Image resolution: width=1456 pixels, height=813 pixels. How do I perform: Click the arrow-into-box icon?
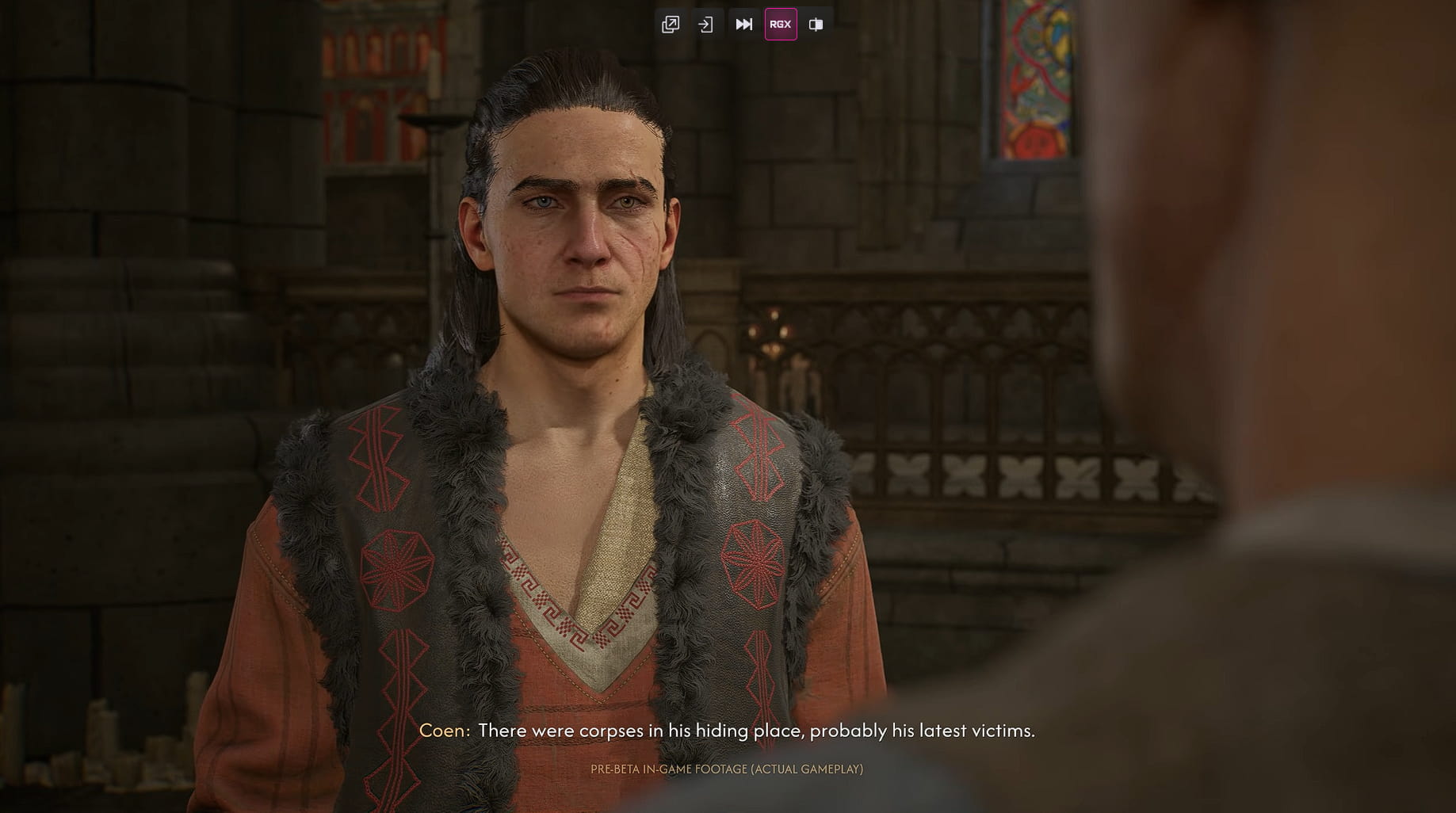[x=705, y=25]
